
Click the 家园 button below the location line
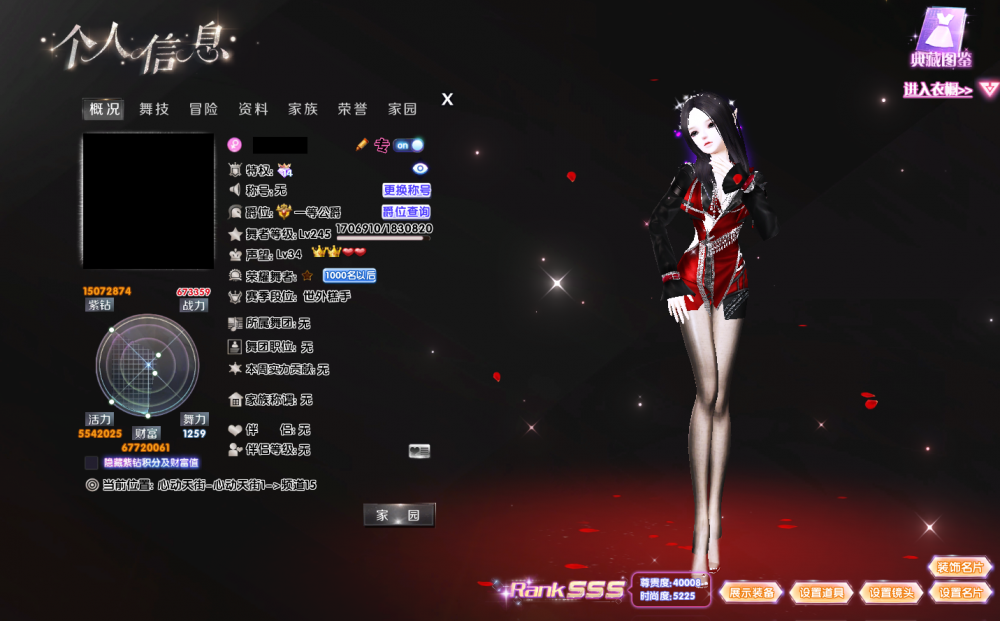[399, 515]
